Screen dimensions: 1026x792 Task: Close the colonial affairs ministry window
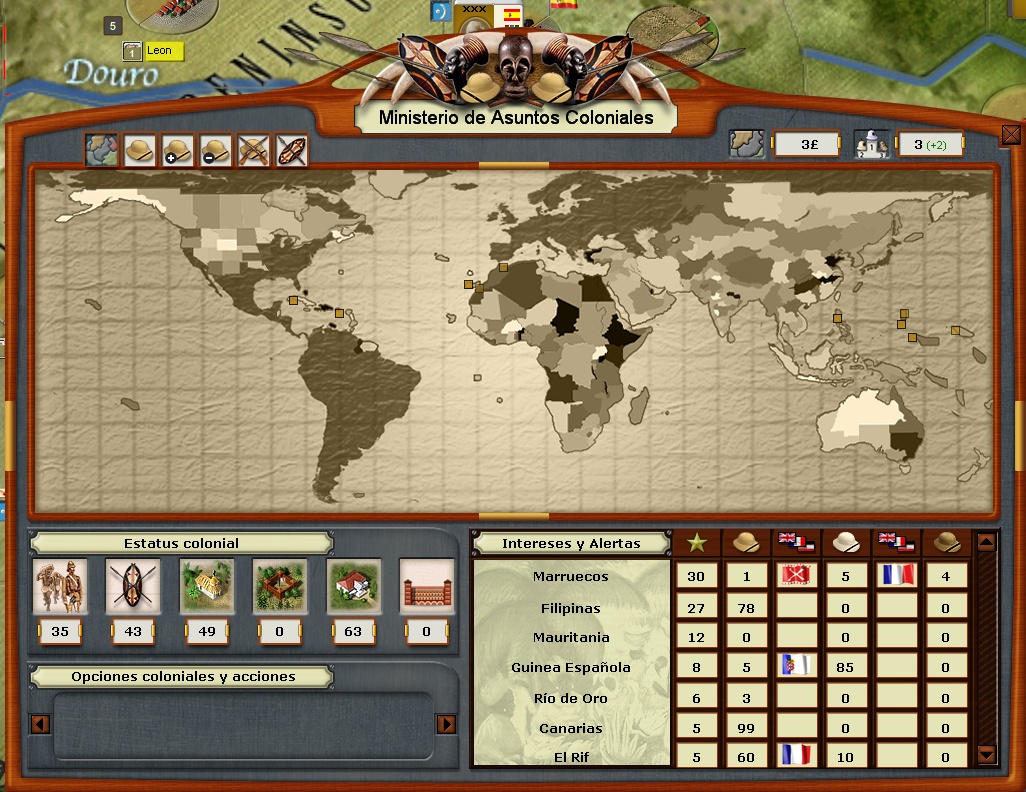[x=1010, y=134]
